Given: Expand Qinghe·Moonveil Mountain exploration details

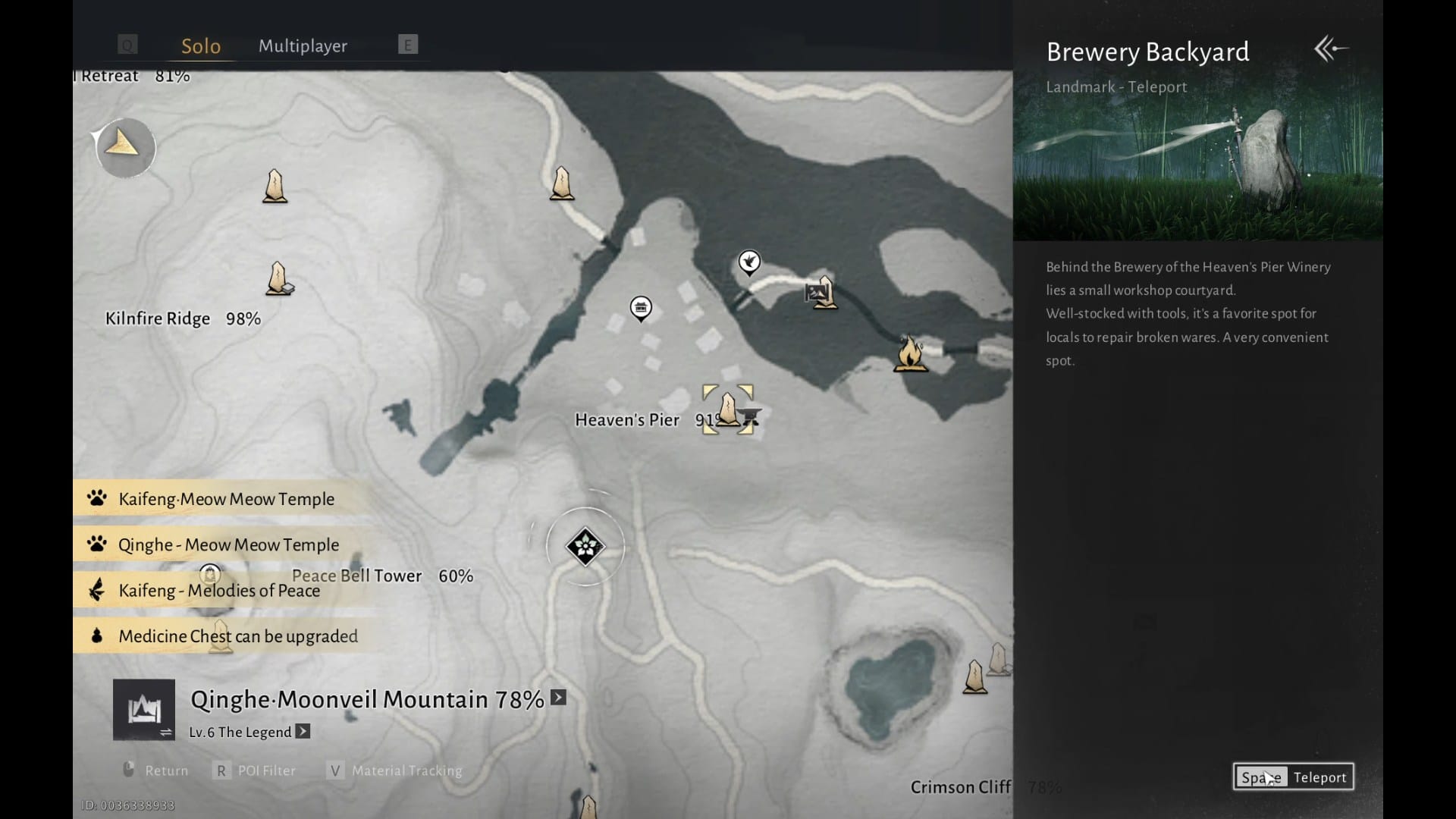Looking at the screenshot, I should pos(559,698).
